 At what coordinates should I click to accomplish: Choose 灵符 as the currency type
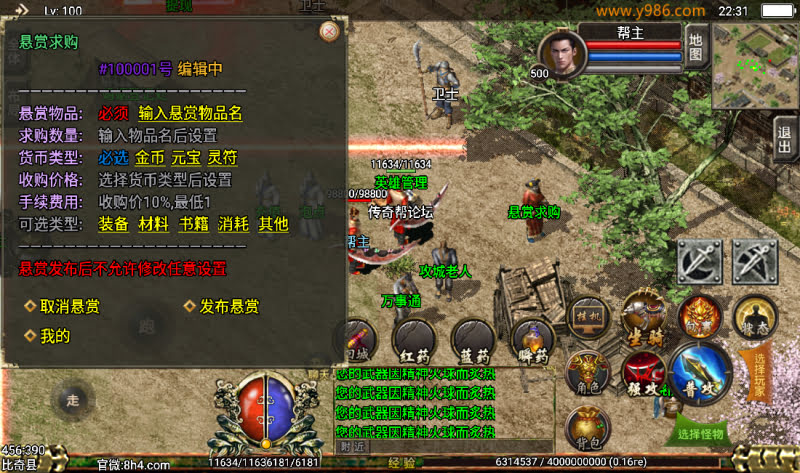click(222, 158)
